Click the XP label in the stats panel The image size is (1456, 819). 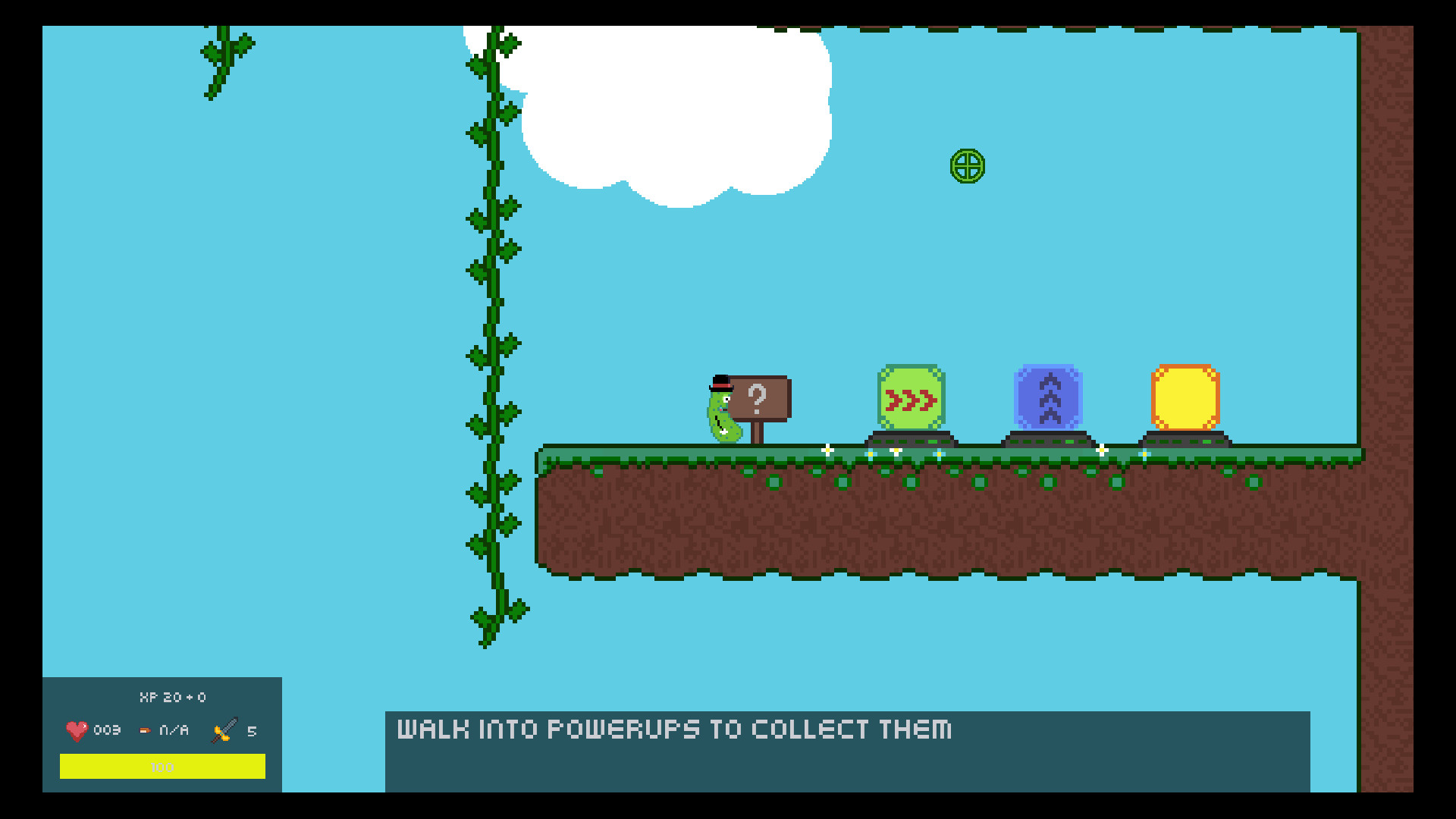click(173, 697)
